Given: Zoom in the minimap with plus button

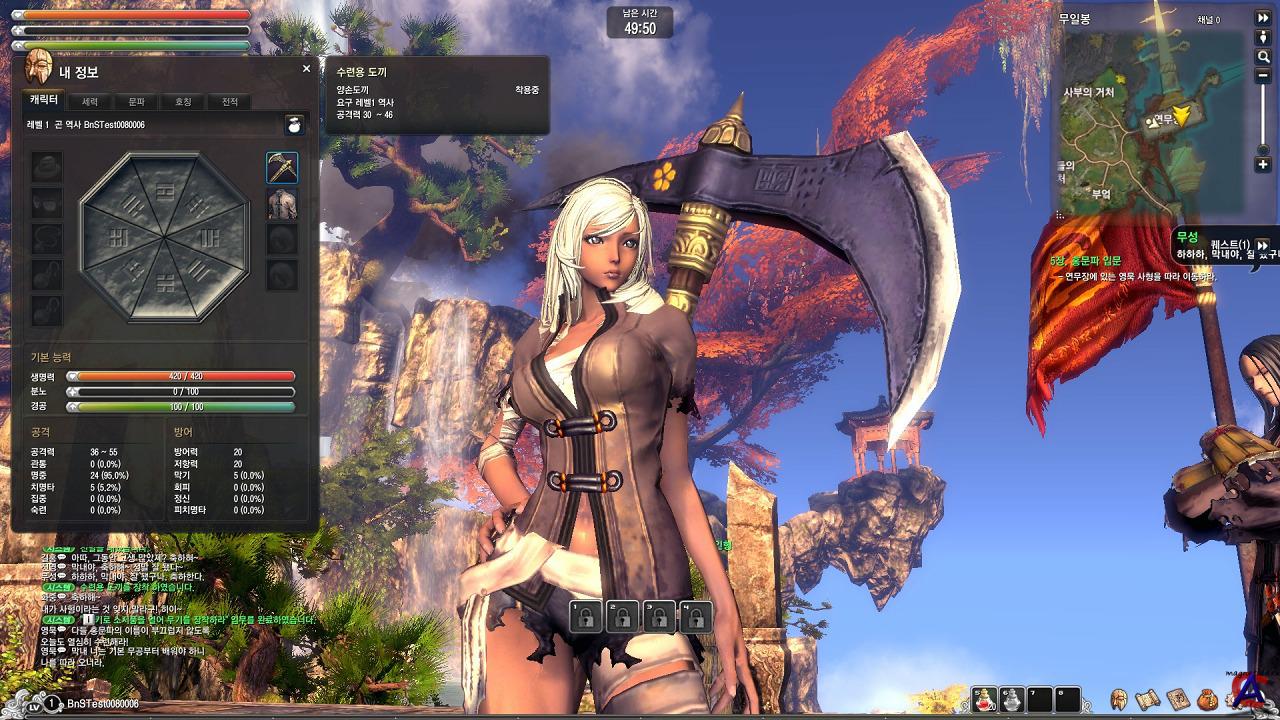Looking at the screenshot, I should tap(1263, 164).
